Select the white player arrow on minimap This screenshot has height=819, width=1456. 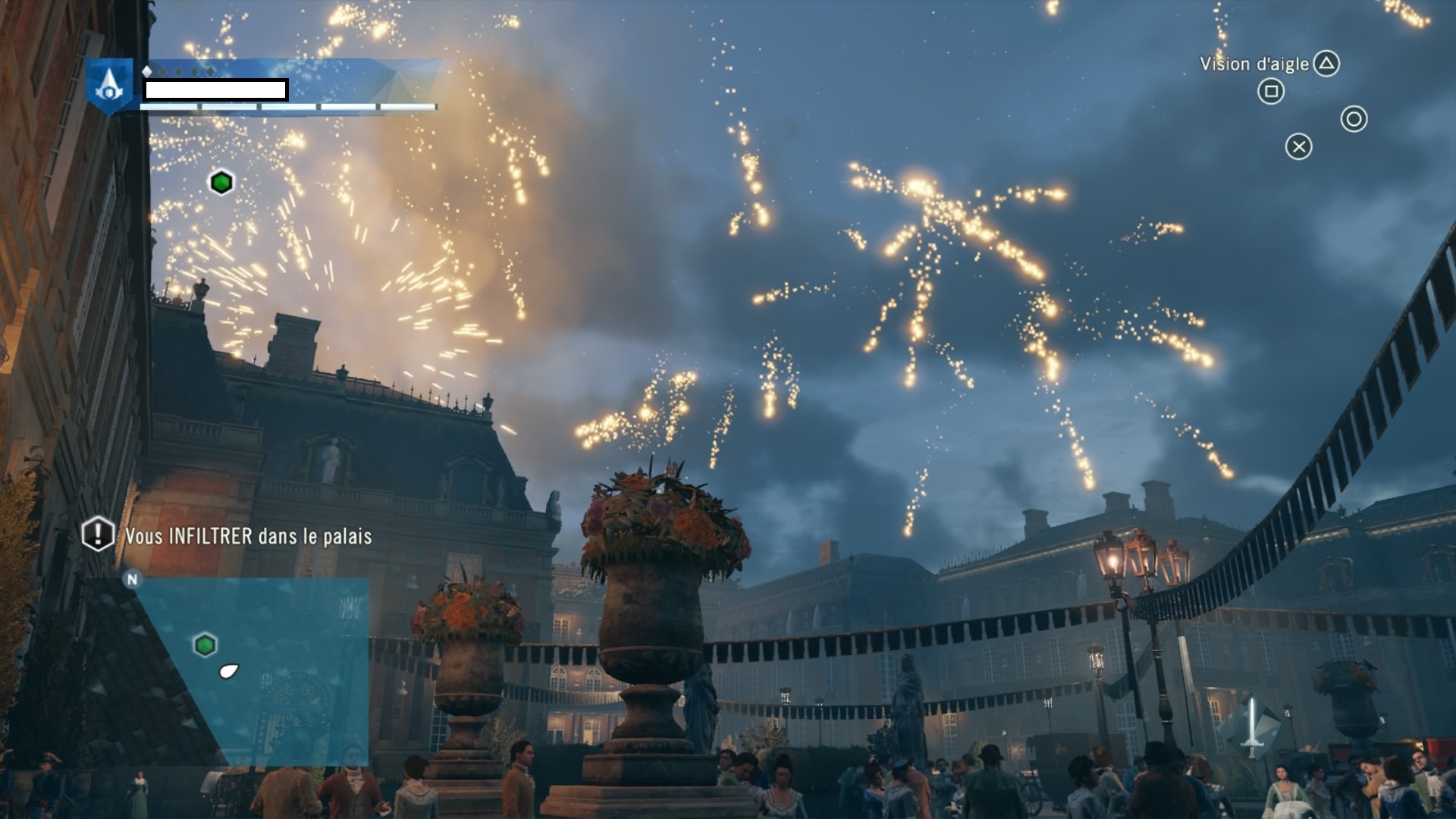(x=228, y=670)
